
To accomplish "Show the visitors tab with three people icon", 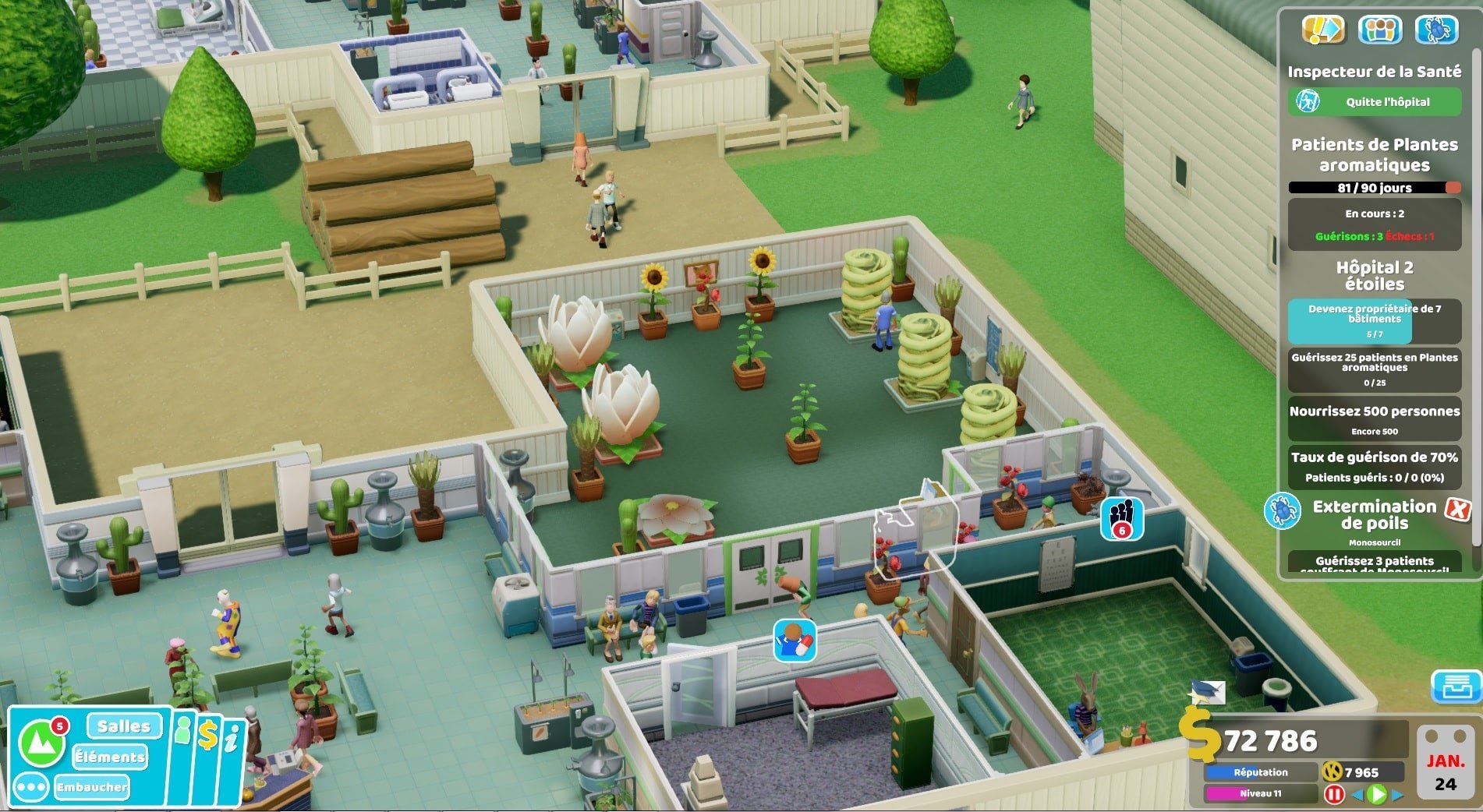I will click(x=1379, y=30).
